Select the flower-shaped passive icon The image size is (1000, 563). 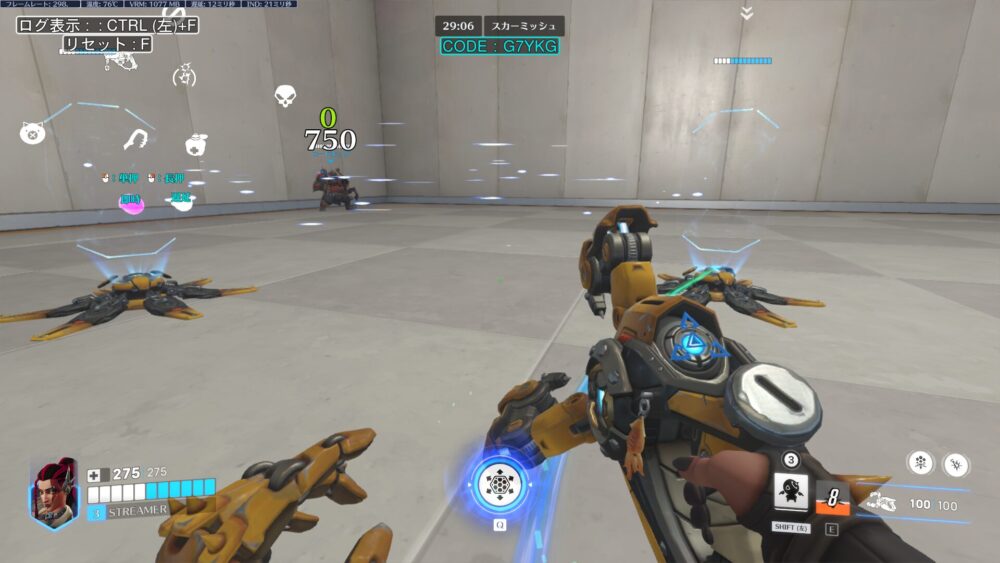[x=918, y=462]
